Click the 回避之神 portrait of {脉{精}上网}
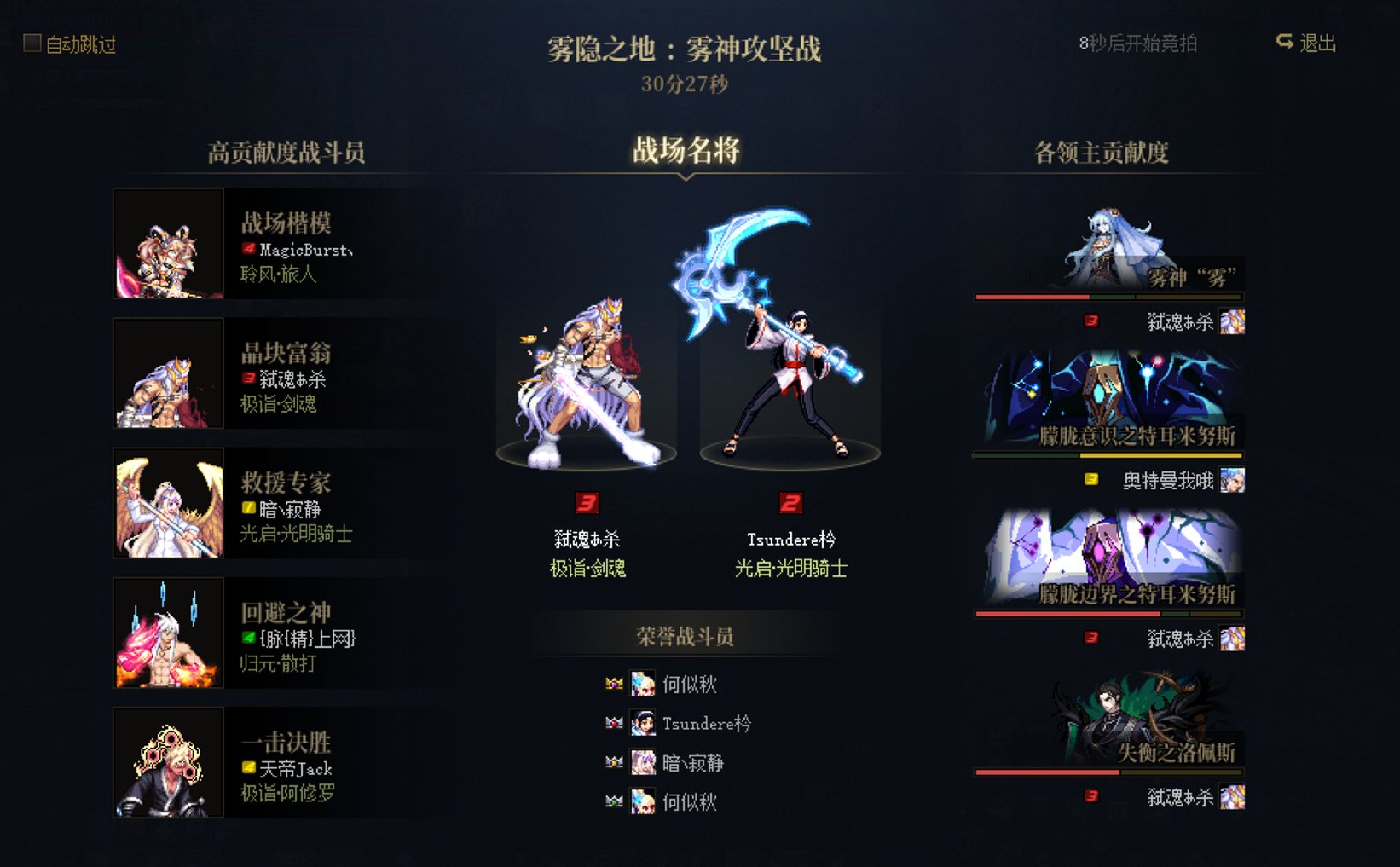This screenshot has width=1400, height=867. pos(168,633)
